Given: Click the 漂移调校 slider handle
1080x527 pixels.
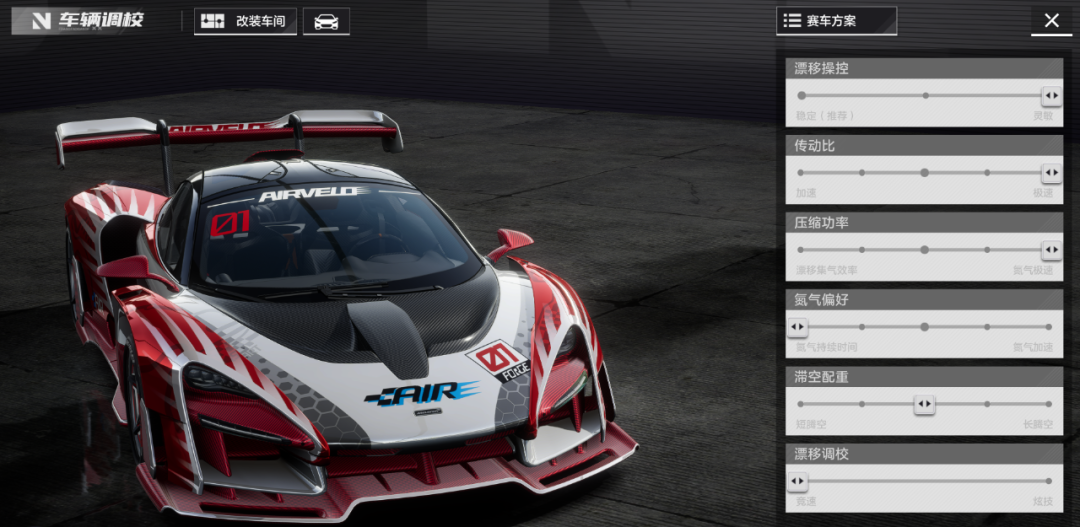Looking at the screenshot, I should pos(798,481).
